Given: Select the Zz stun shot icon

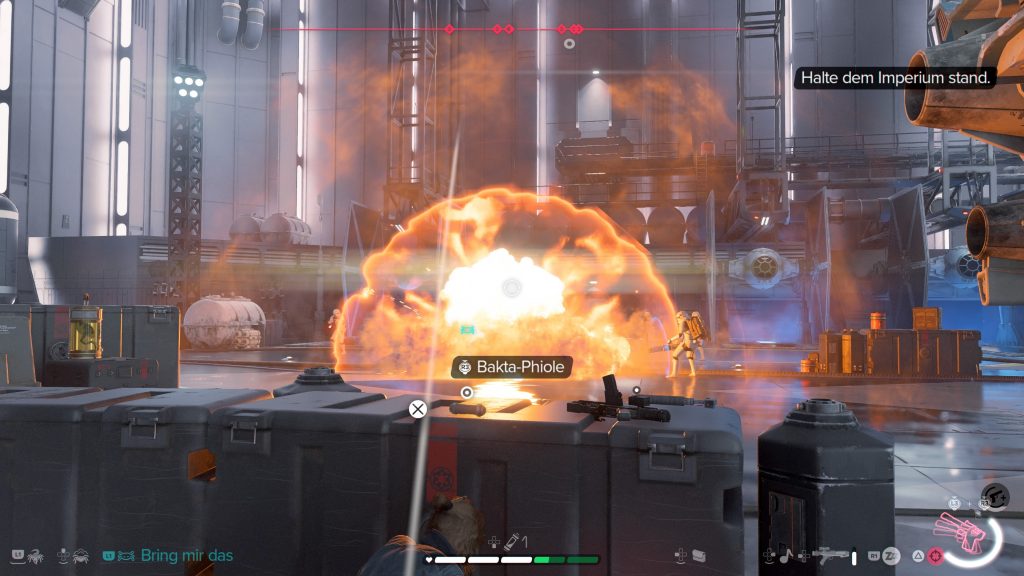Looking at the screenshot, I should [x=890, y=554].
